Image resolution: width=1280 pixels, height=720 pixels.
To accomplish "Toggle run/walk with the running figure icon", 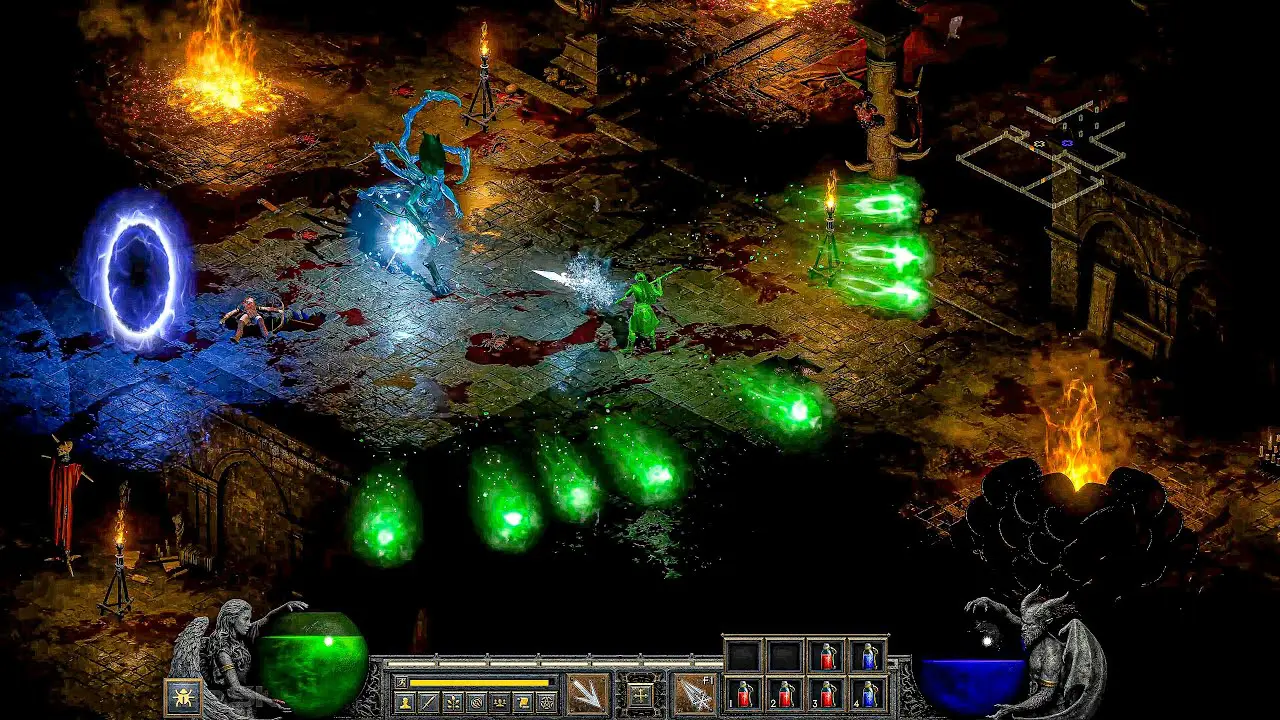I will click(x=401, y=682).
